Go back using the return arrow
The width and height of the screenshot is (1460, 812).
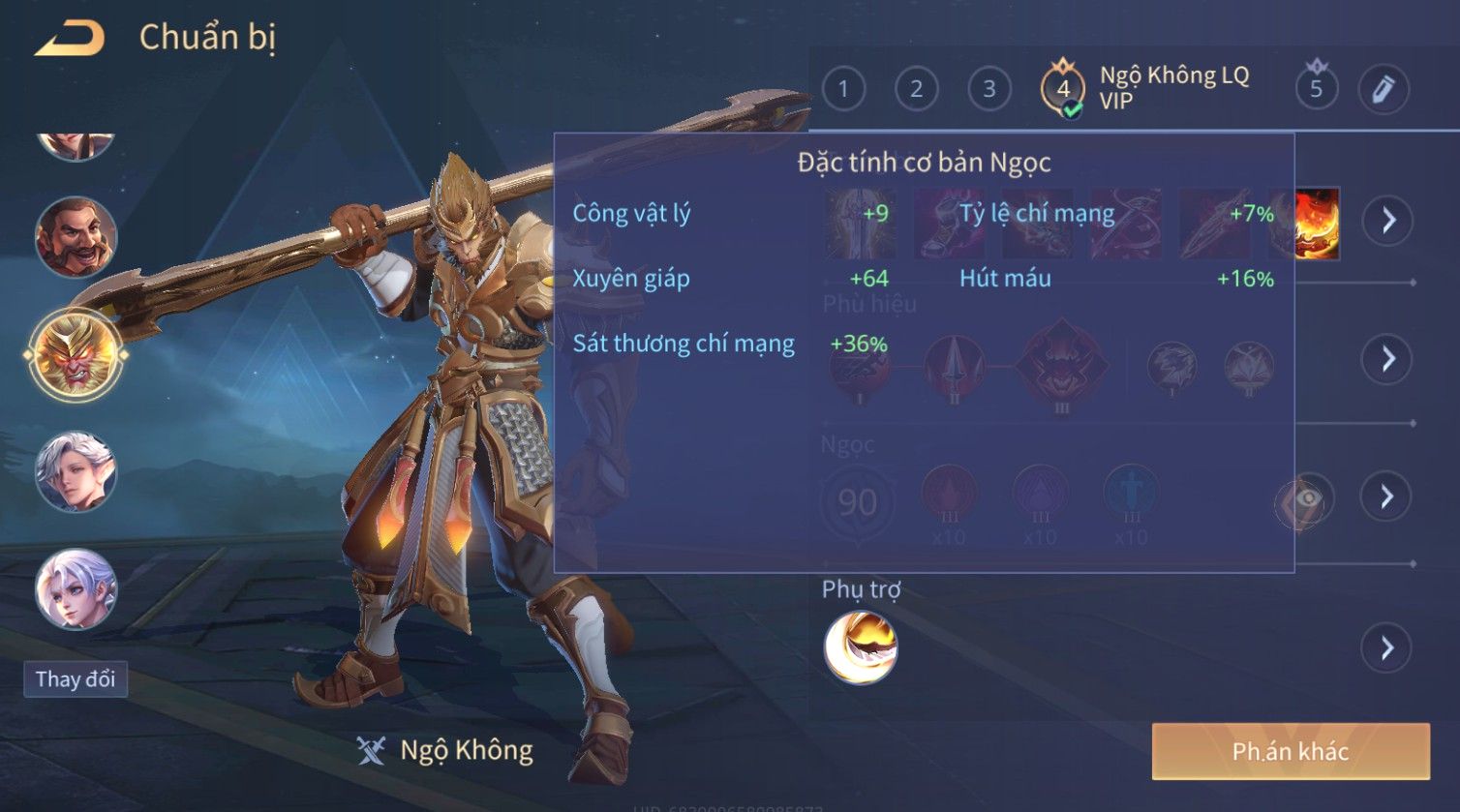[70, 39]
